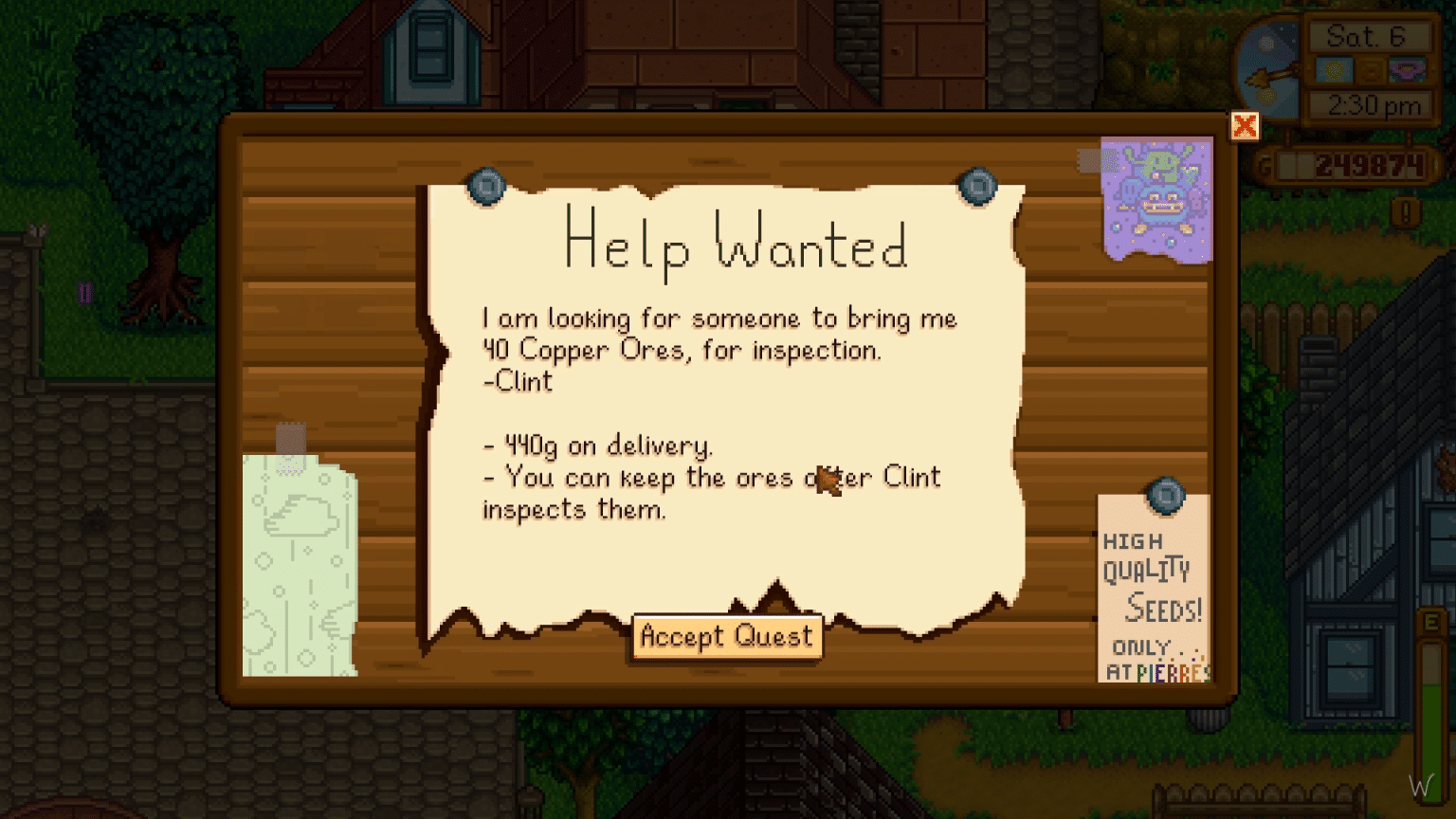Click the Help Wanted title on the paper
Viewport: 1456px width, 819px height.
[x=735, y=246]
